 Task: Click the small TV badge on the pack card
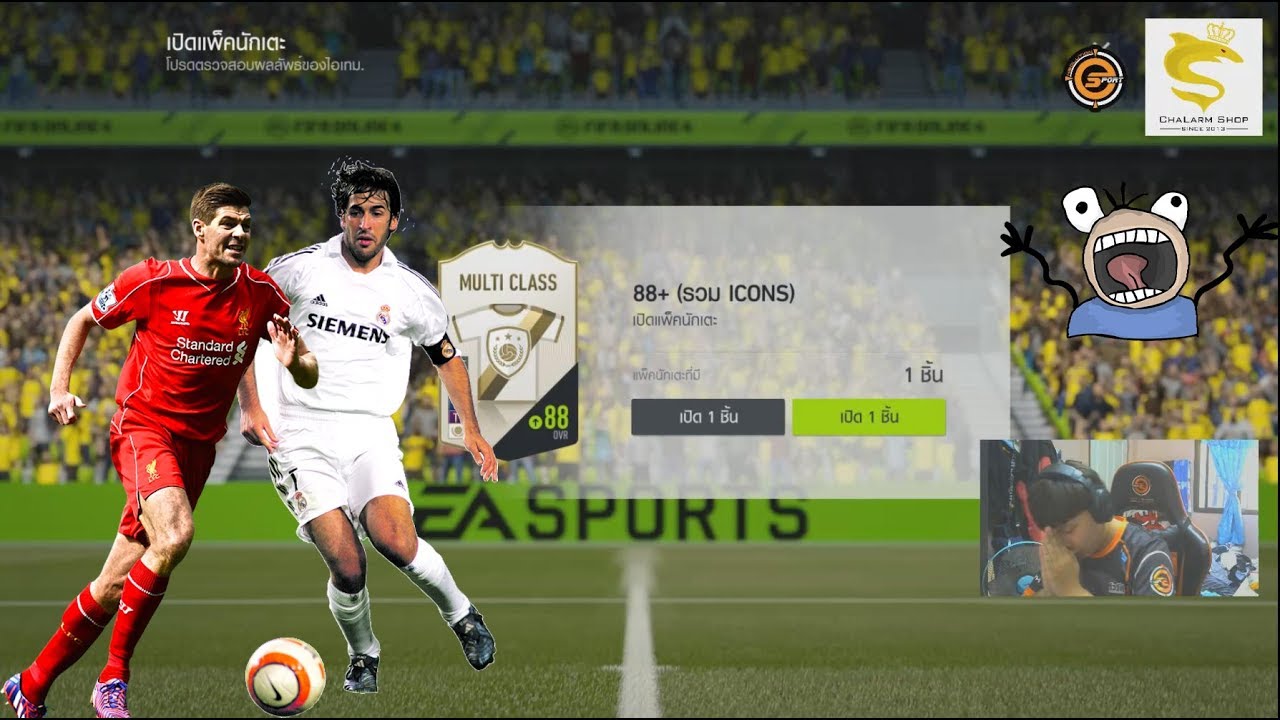[456, 421]
